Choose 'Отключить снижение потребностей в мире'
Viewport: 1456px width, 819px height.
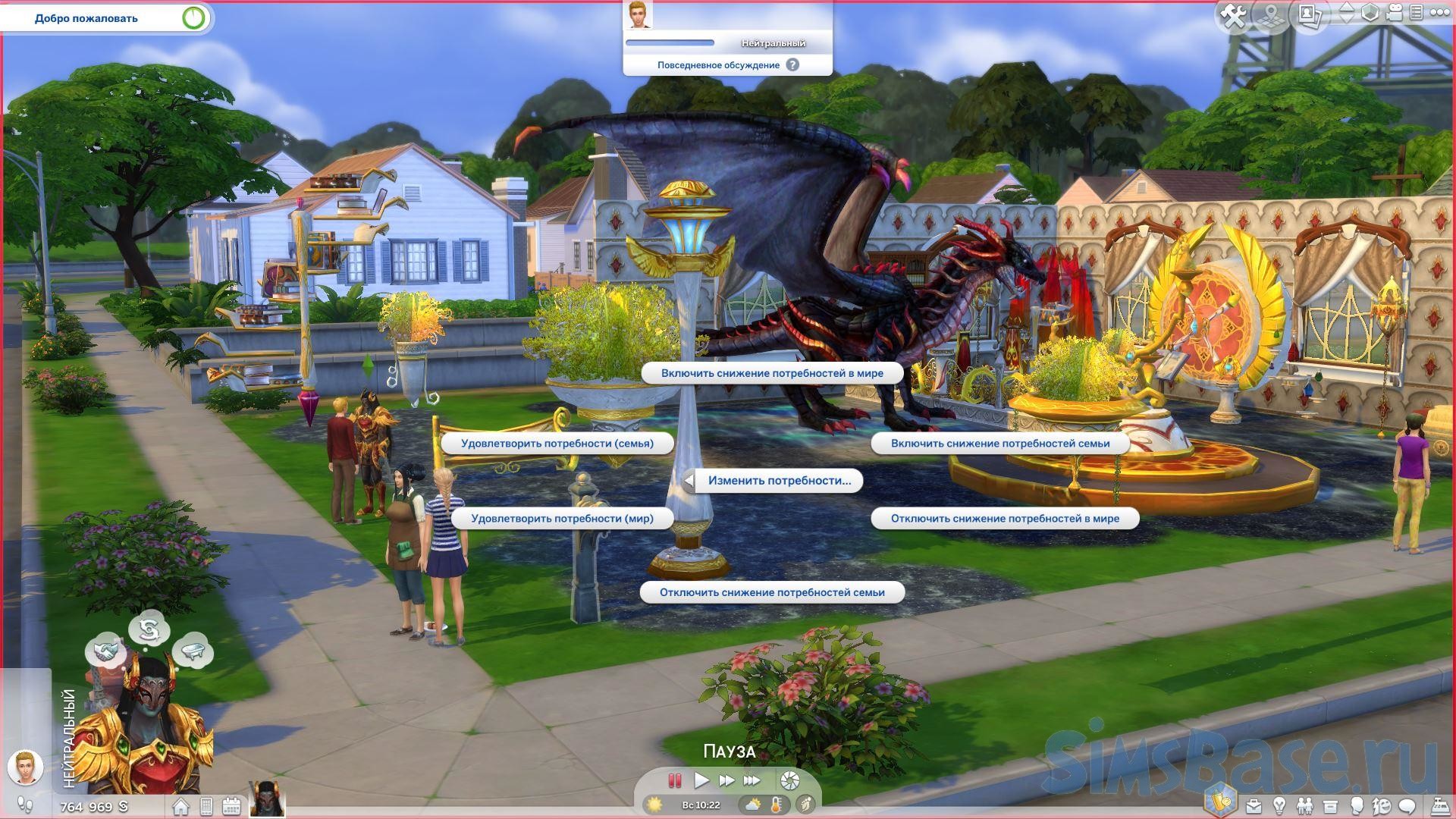click(x=1005, y=519)
